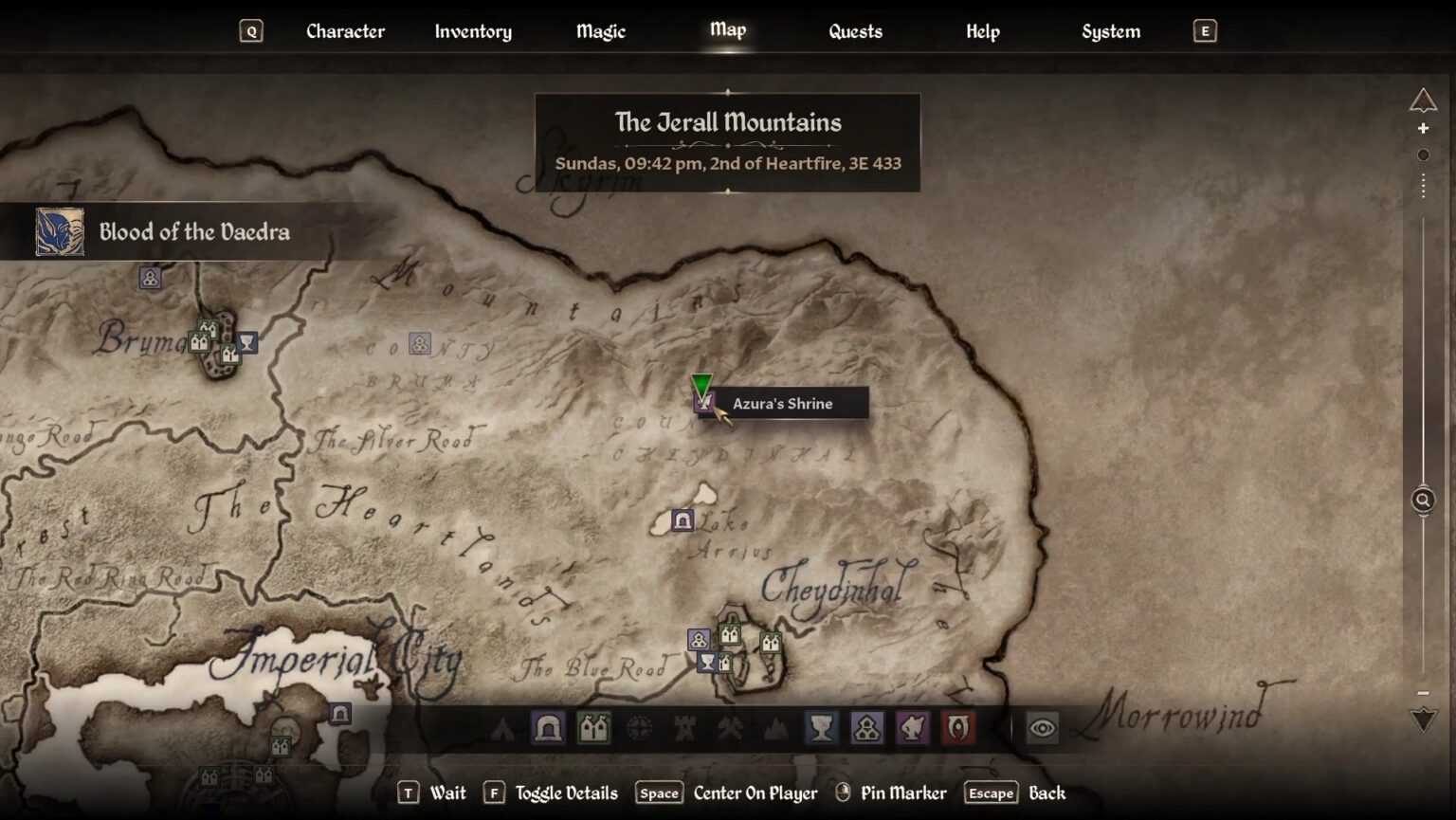This screenshot has height=820, width=1456.
Task: Open the Quests screen
Action: point(854,31)
